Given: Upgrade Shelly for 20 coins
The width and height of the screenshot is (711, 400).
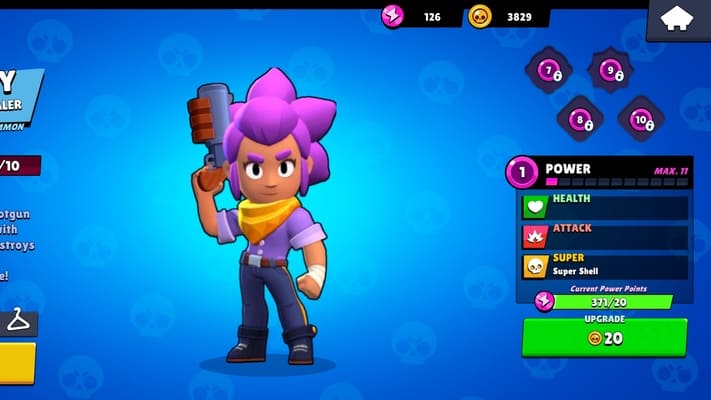Looking at the screenshot, I should click(604, 337).
